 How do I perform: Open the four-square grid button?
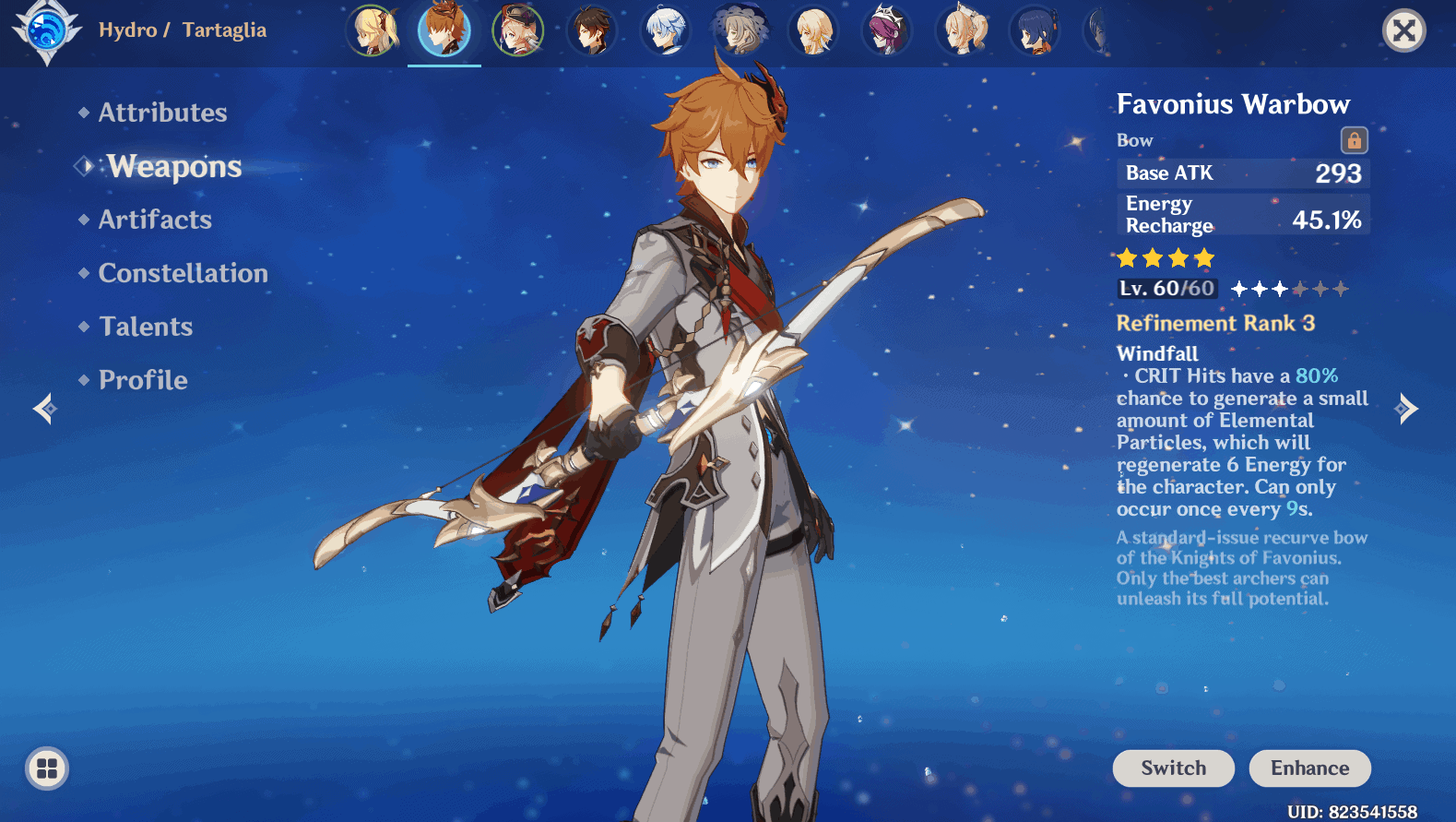47,768
